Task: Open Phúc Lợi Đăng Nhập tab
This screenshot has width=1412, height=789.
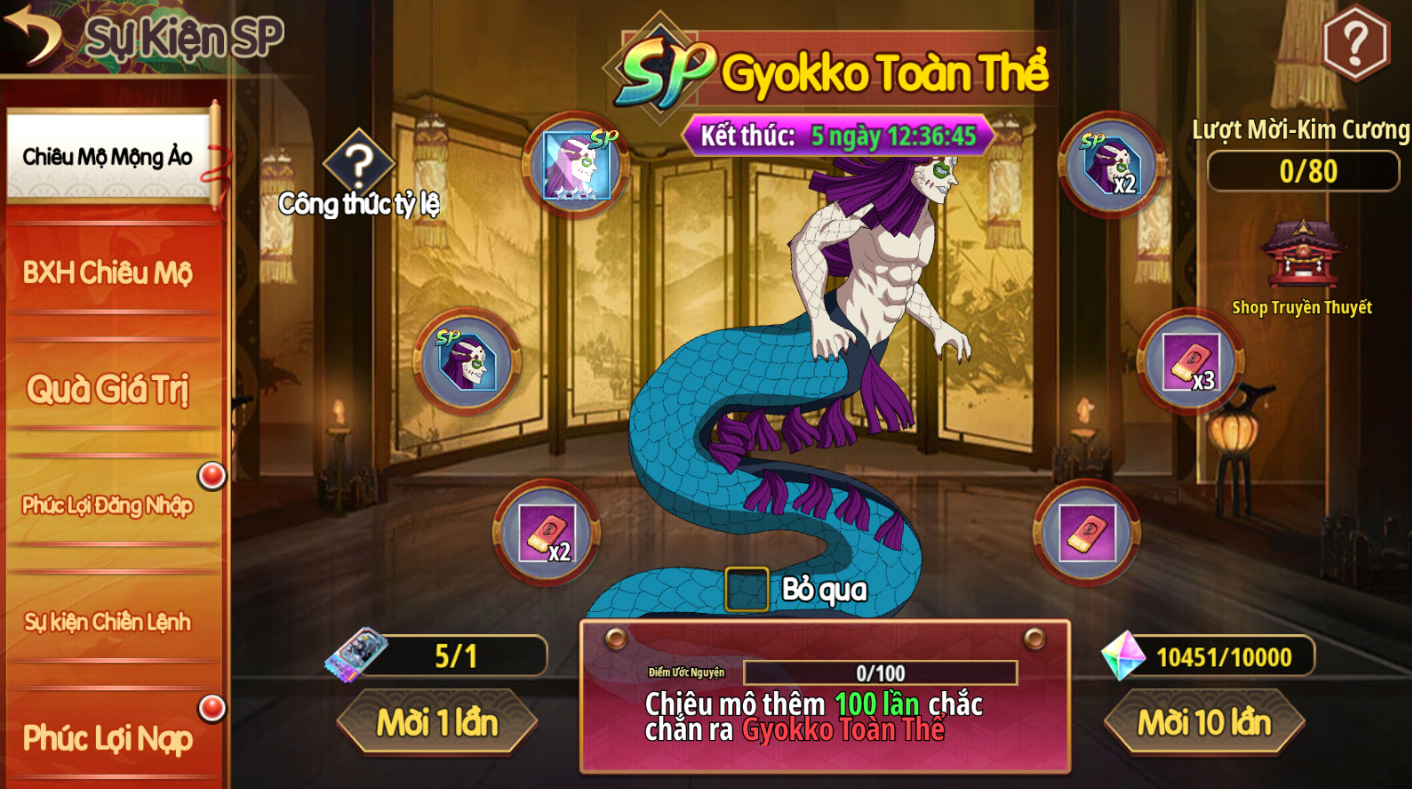Action: pos(108,505)
